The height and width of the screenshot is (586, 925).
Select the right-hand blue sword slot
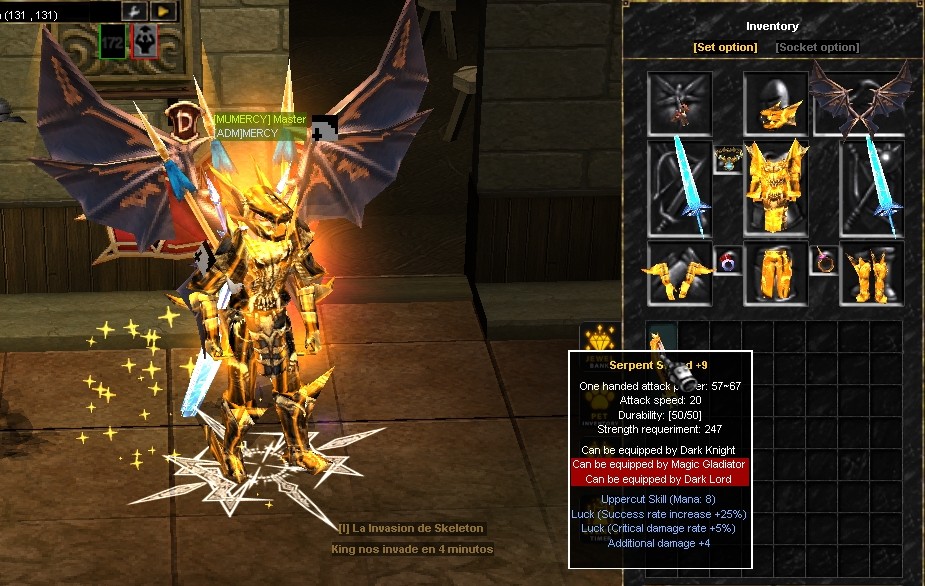871,188
